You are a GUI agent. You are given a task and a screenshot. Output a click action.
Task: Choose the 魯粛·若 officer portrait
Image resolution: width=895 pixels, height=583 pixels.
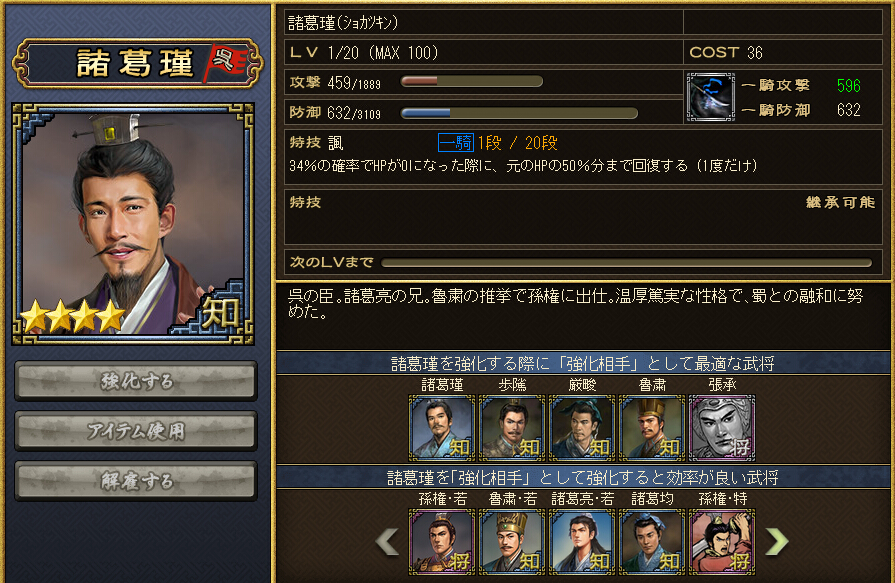click(511, 541)
